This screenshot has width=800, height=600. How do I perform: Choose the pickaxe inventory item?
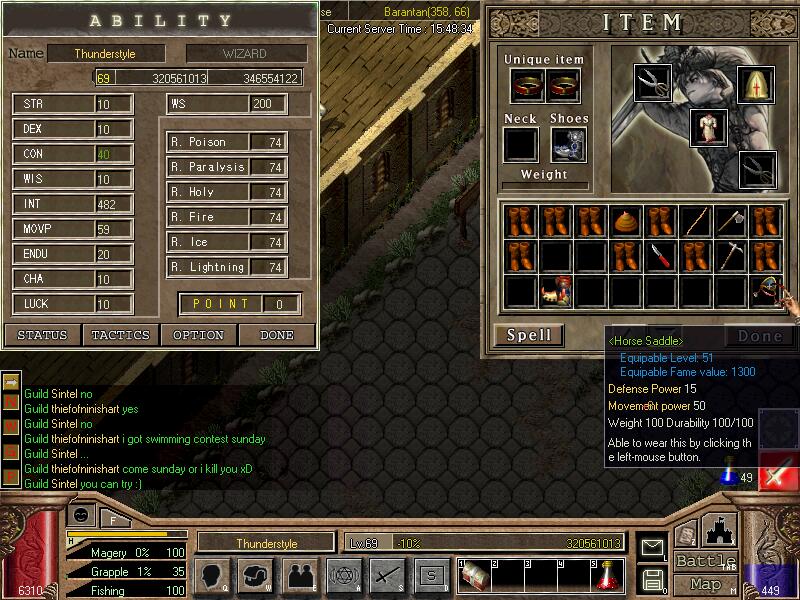point(729,256)
